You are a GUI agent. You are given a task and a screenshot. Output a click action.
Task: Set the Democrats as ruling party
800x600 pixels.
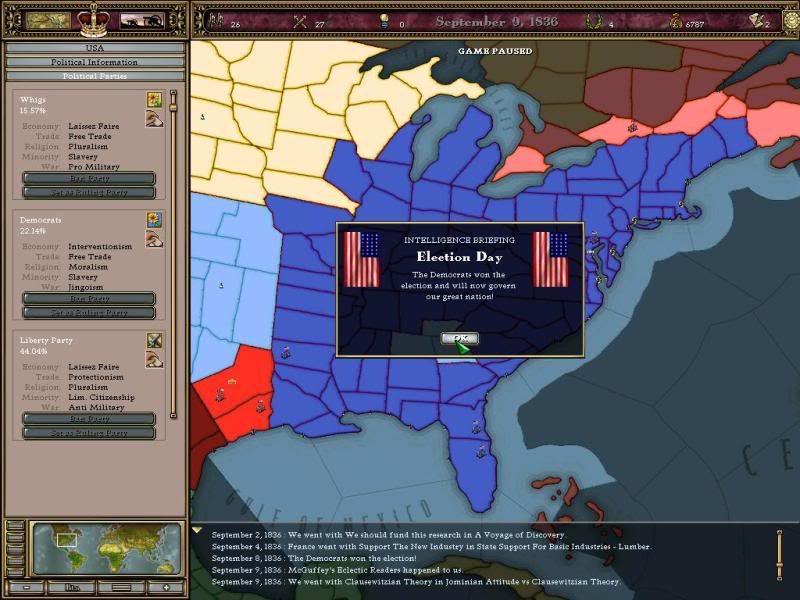pos(89,312)
